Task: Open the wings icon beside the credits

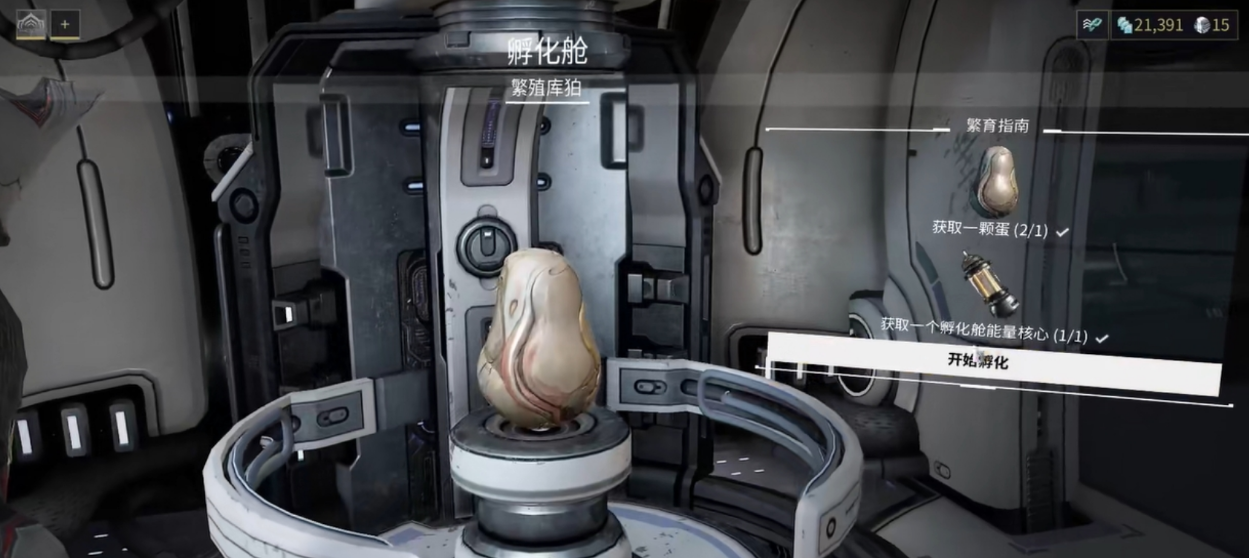Action: pos(1092,25)
